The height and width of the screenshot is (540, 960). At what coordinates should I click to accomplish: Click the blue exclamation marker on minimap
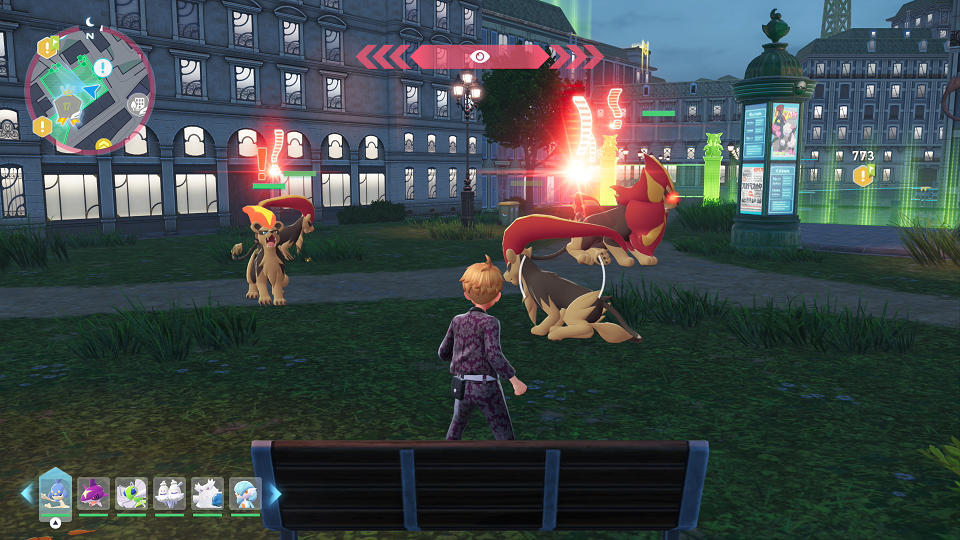(x=103, y=67)
